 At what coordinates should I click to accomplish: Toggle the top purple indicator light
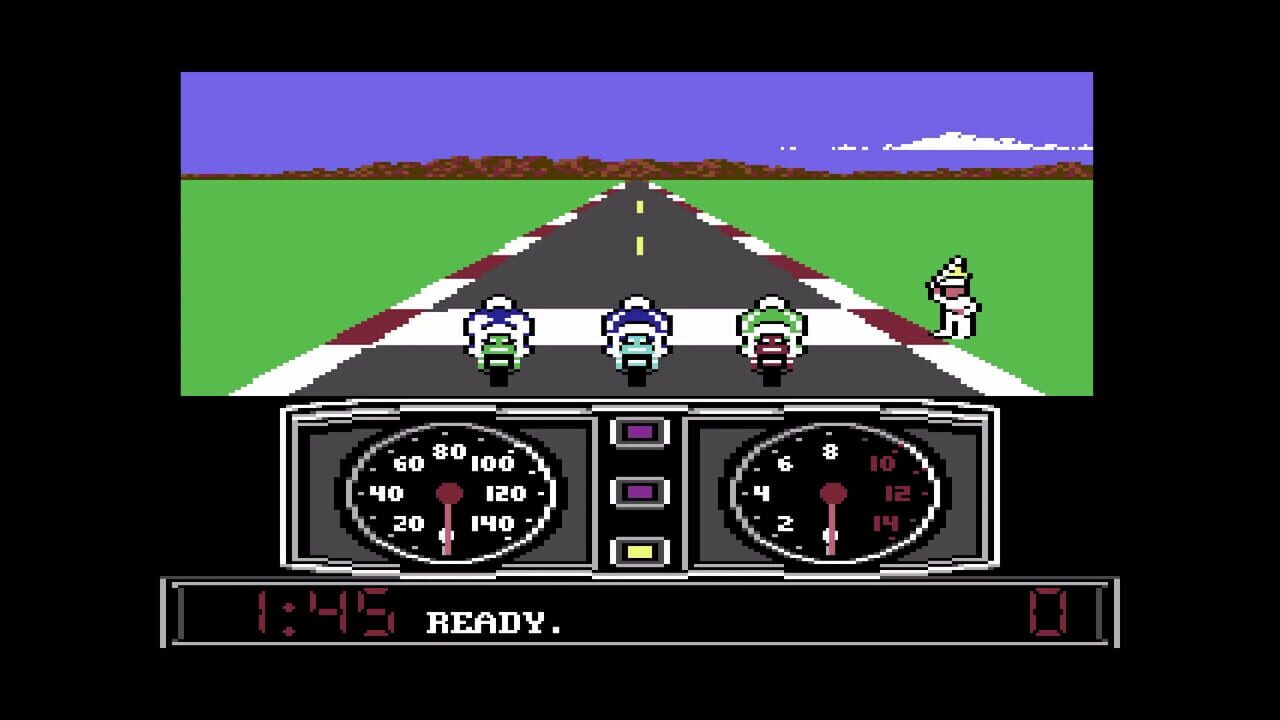coord(638,430)
